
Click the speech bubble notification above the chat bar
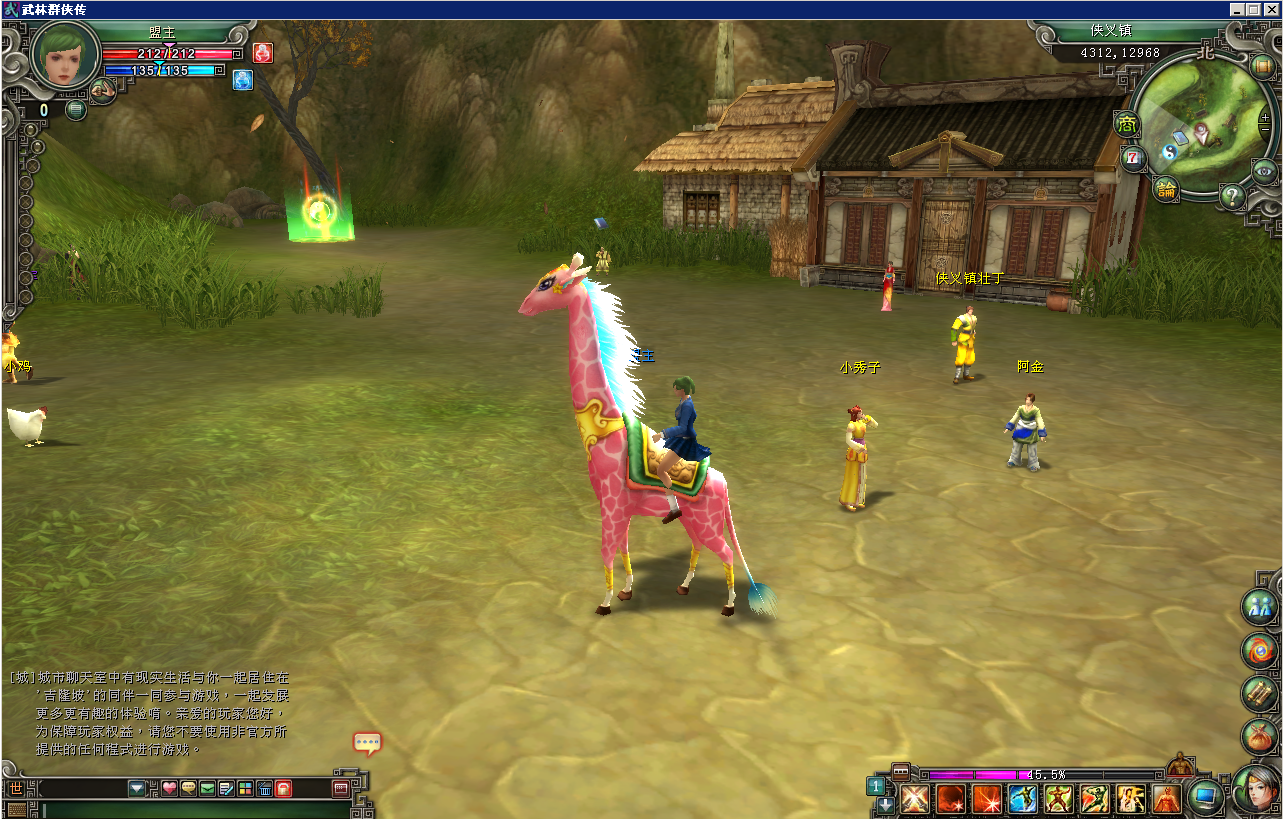tap(367, 743)
